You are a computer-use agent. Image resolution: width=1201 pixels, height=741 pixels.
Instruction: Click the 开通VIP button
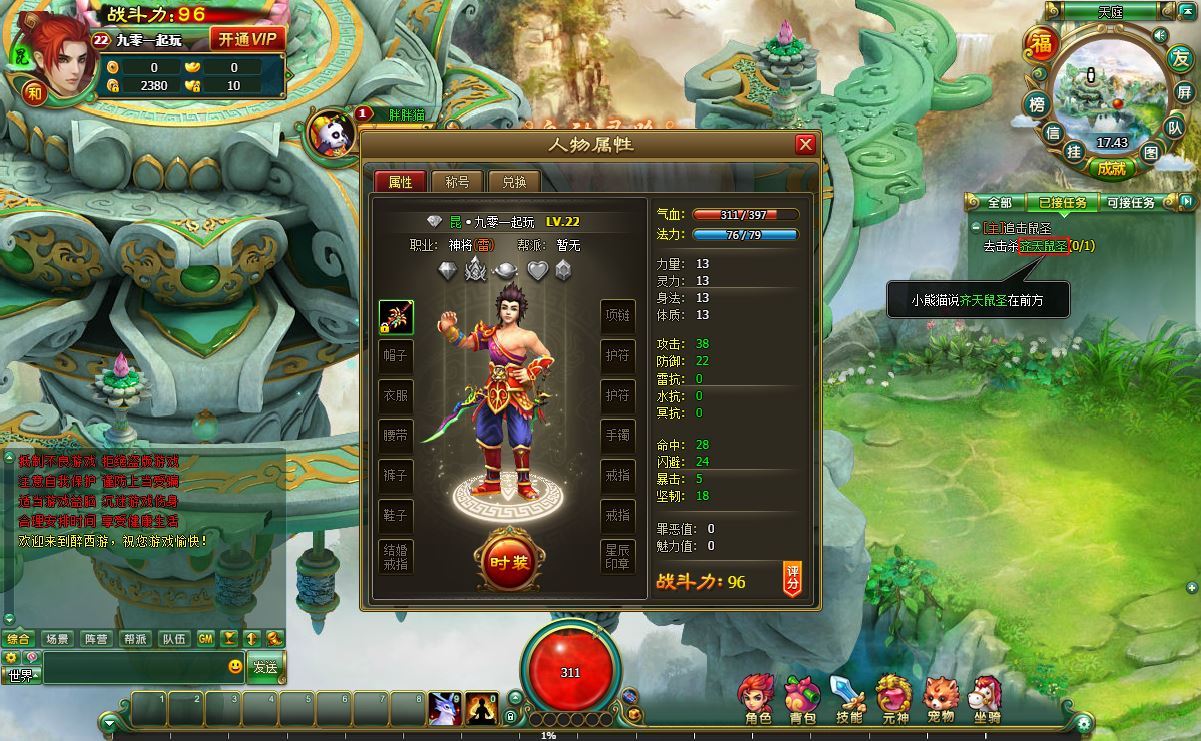coord(247,40)
